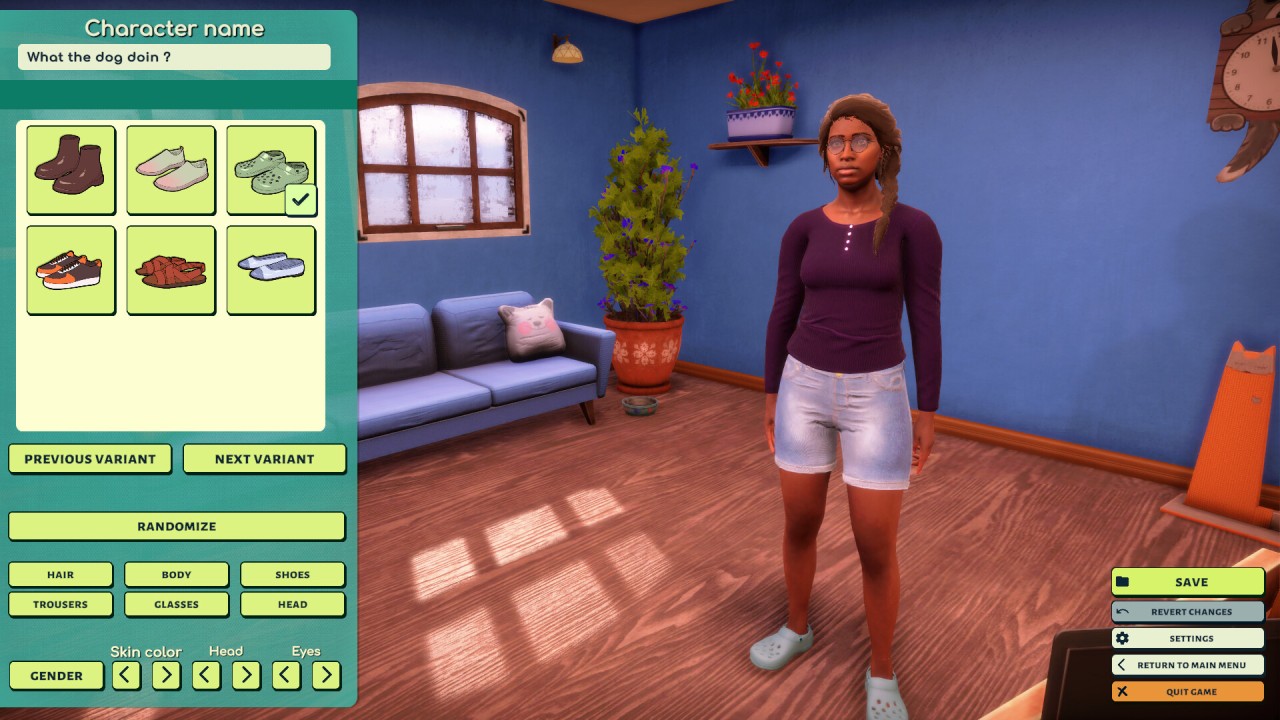Toggle the character's Gender
Screen dimensions: 1280x720
pyautogui.click(x=56, y=676)
